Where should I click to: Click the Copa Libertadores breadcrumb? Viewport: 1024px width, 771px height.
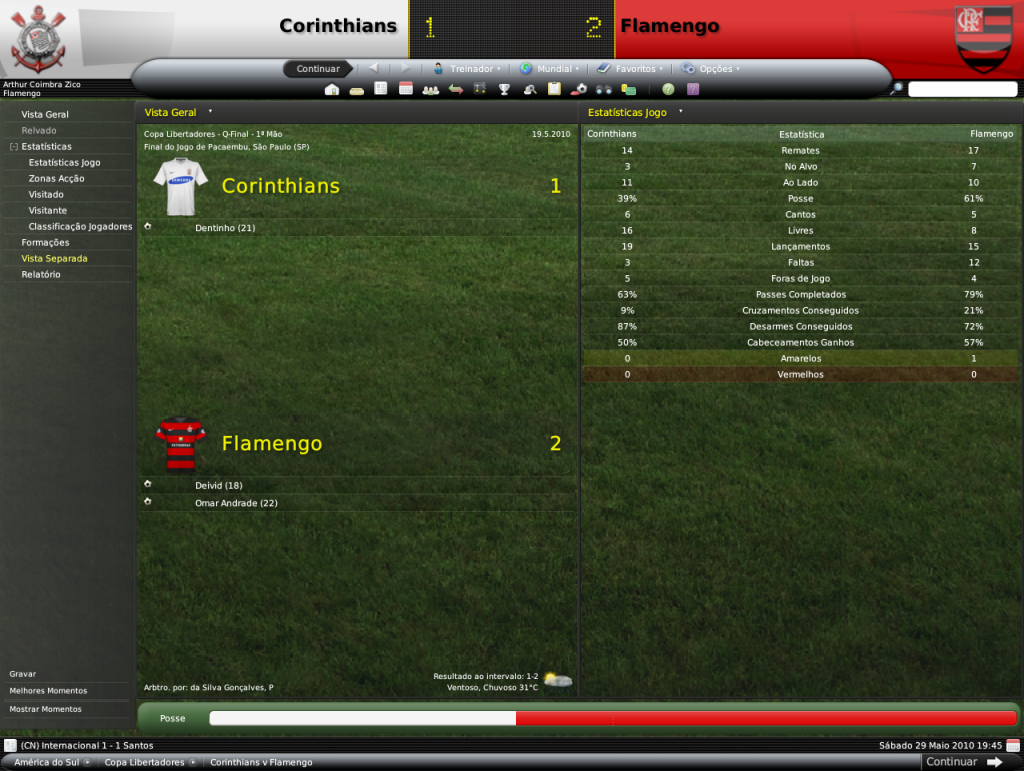(144, 762)
